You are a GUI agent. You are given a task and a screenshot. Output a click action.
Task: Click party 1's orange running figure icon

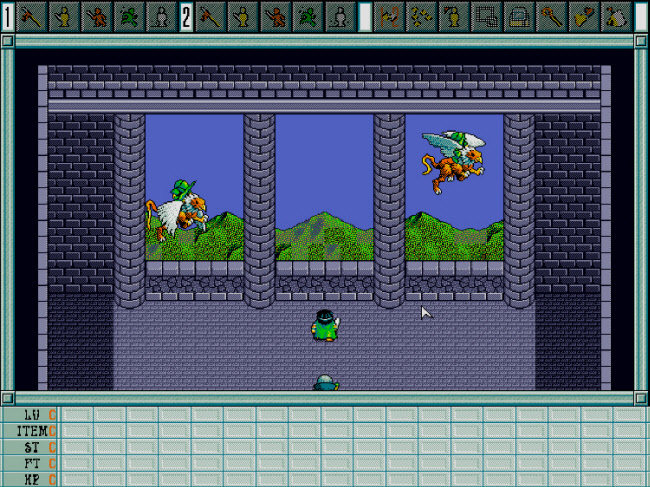click(97, 16)
